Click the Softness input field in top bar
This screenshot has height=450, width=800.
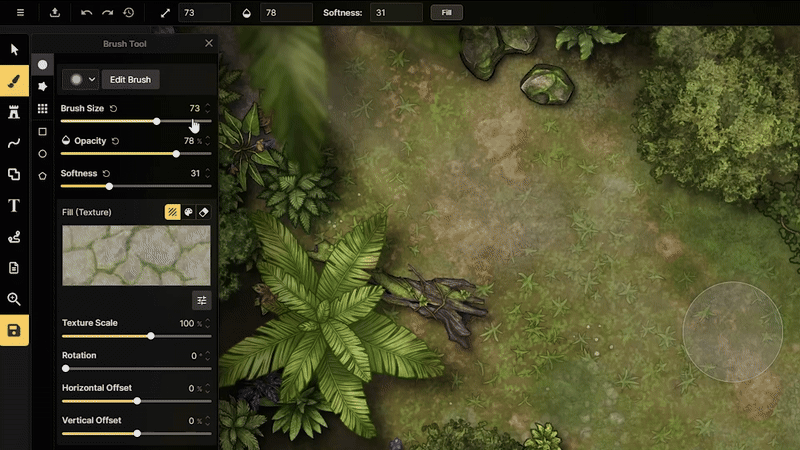click(x=395, y=13)
